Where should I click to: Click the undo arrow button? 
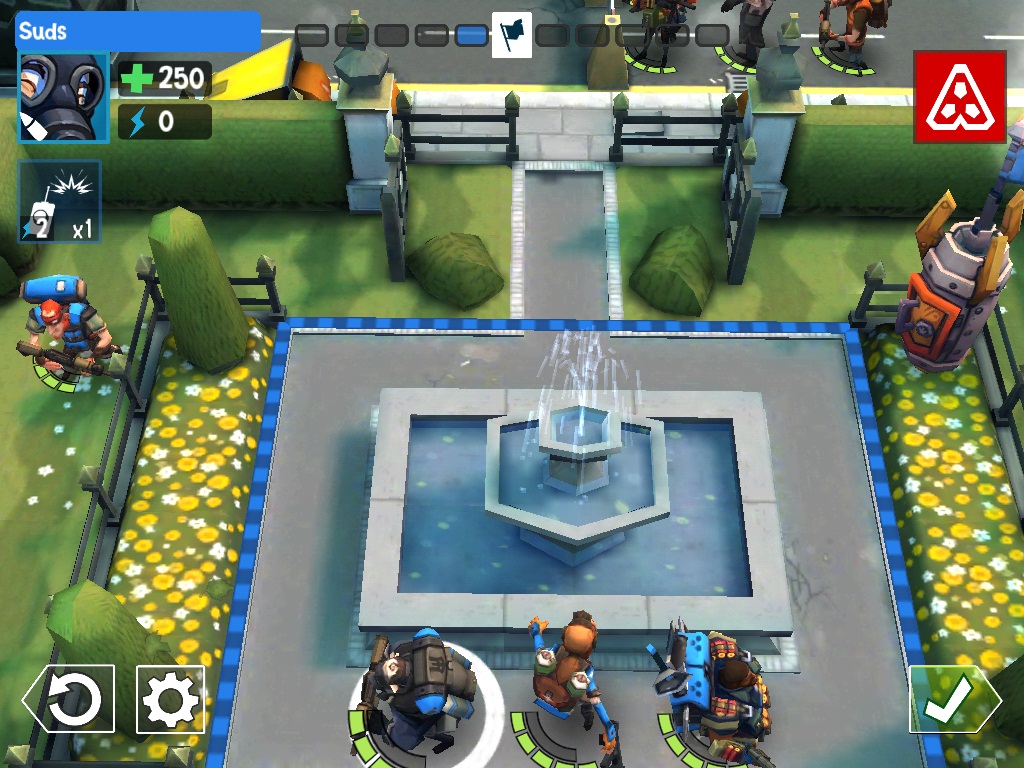pyautogui.click(x=70, y=699)
